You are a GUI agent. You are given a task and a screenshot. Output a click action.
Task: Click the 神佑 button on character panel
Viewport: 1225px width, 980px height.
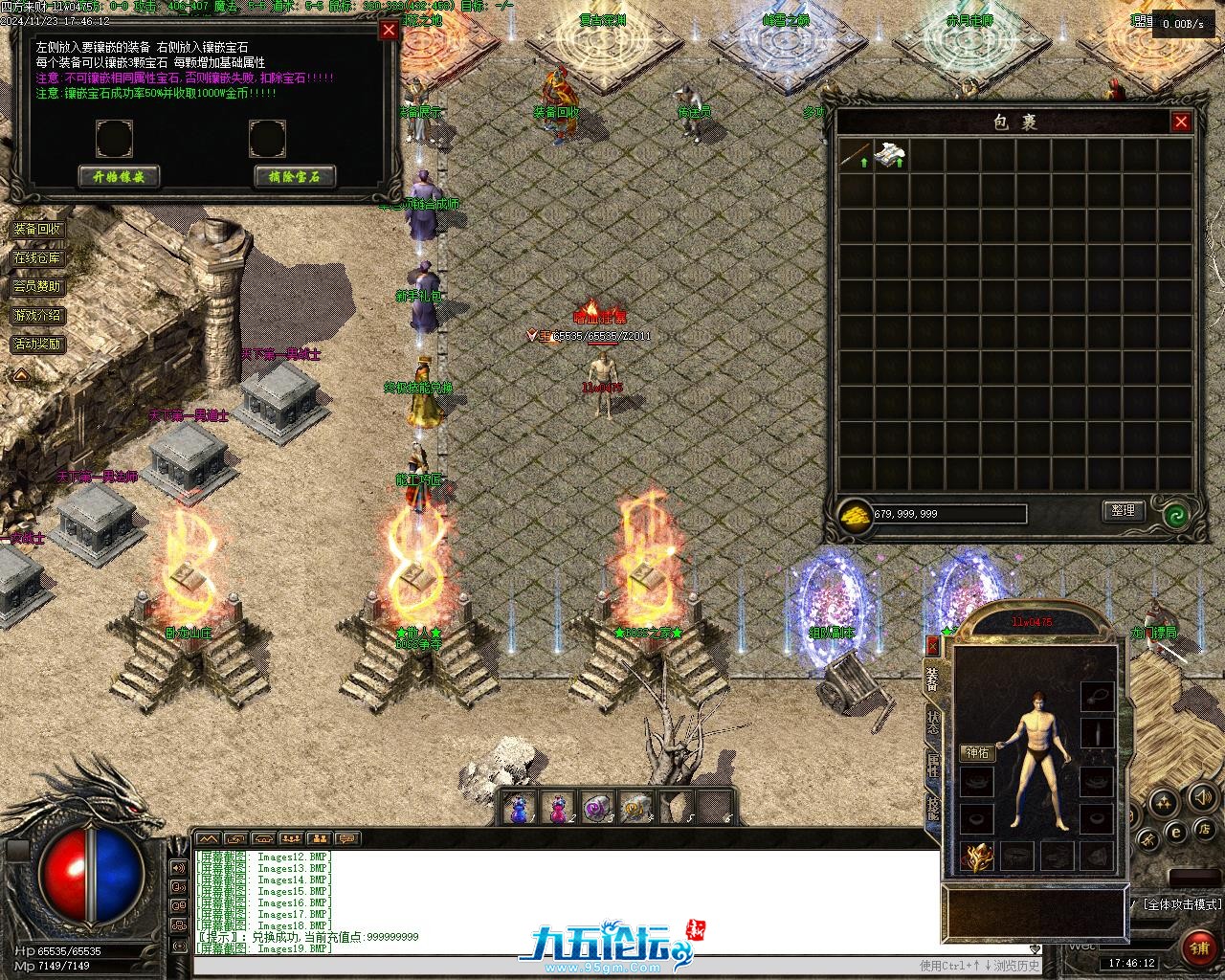click(x=978, y=753)
